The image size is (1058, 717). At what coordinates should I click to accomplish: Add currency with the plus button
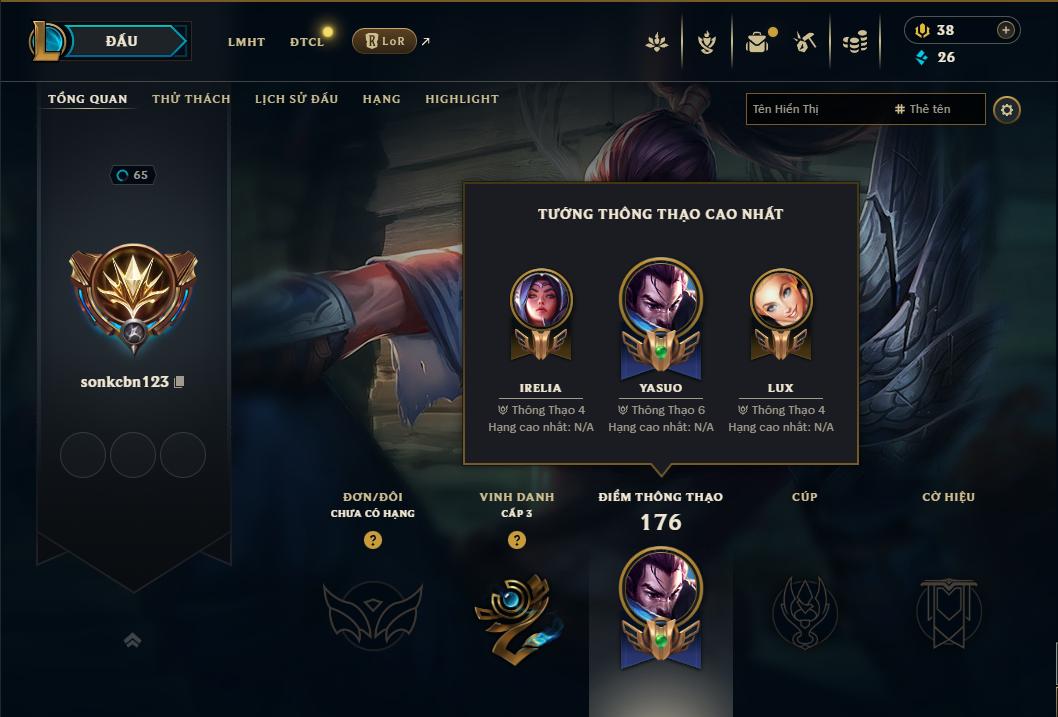[x=1006, y=30]
